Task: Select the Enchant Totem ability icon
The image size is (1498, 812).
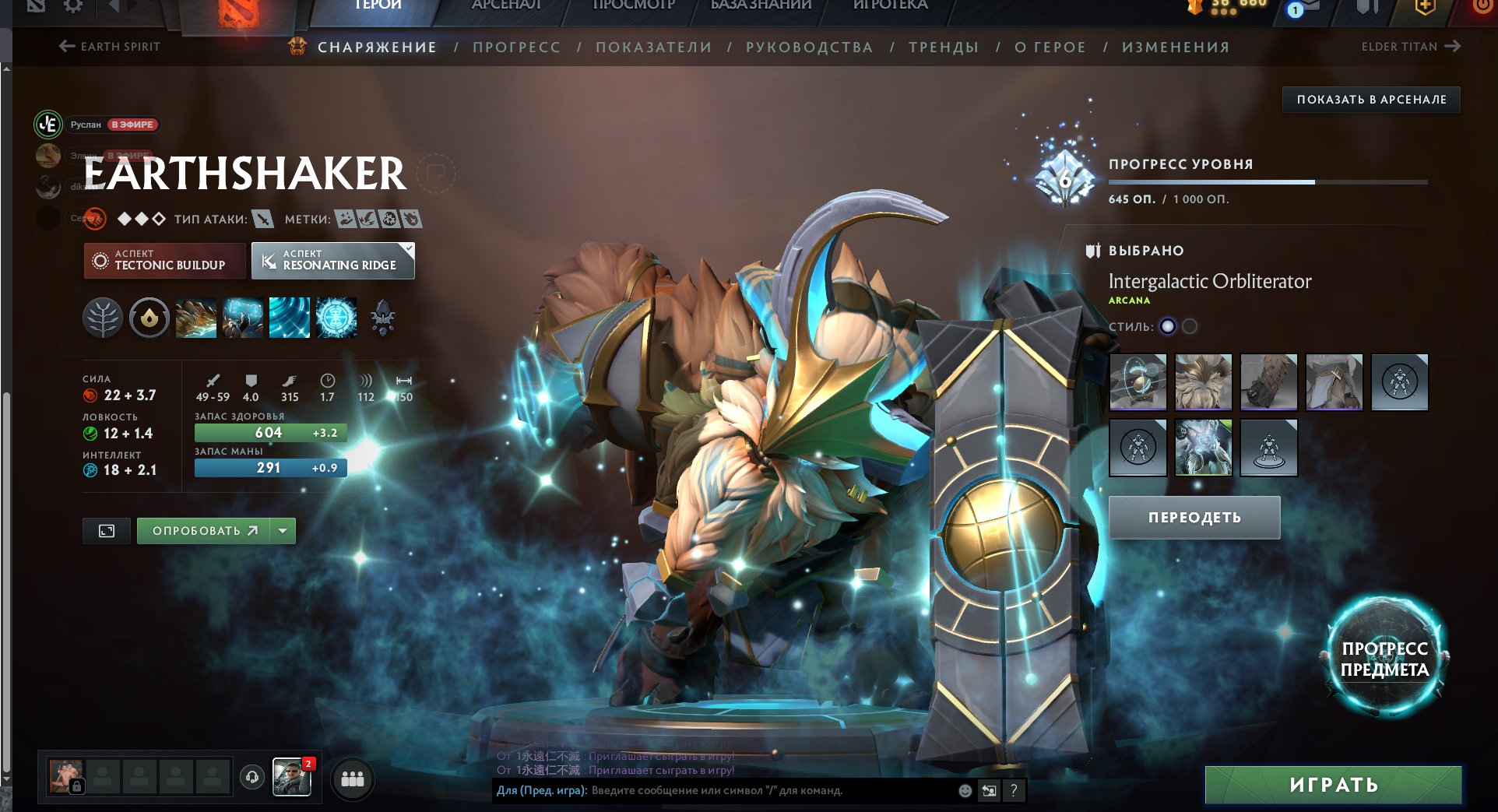Action: pos(242,317)
